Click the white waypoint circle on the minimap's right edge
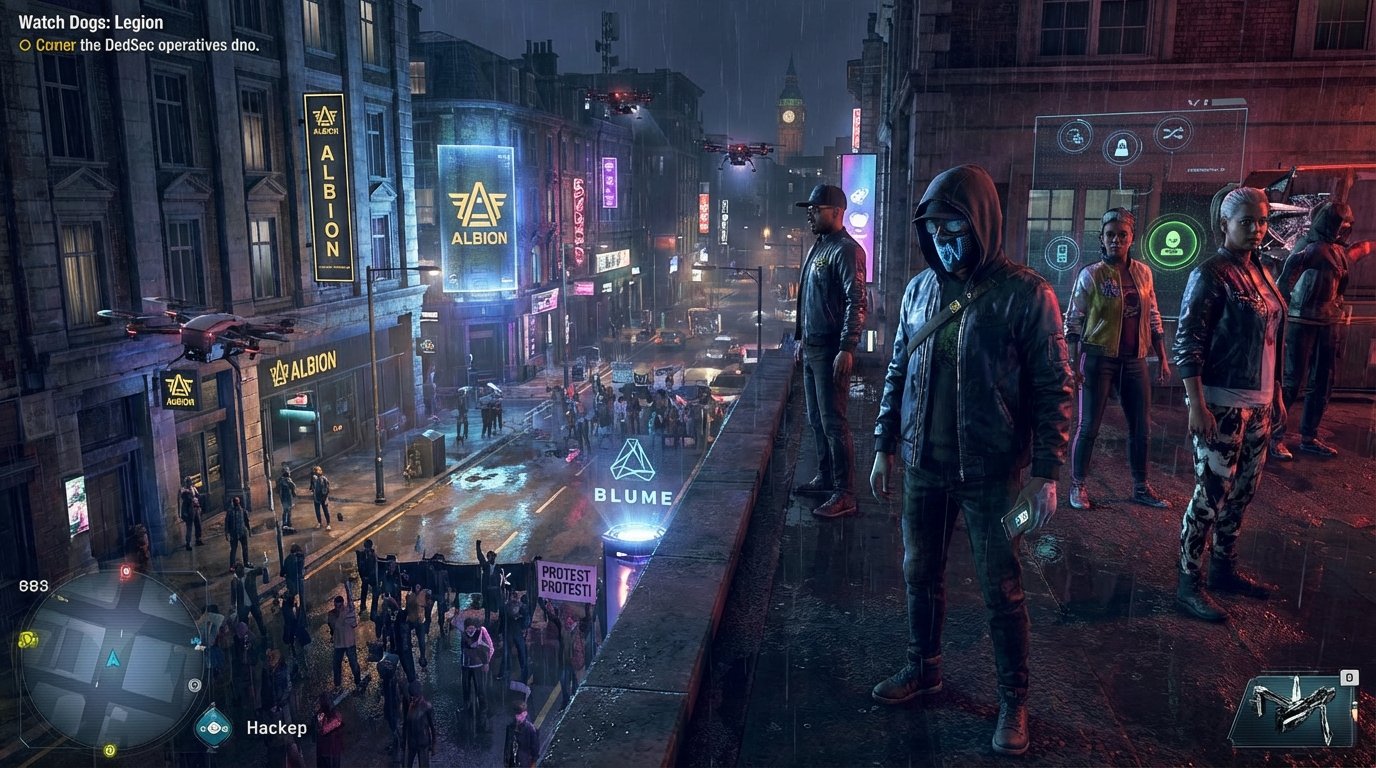This screenshot has width=1376, height=768. click(194, 685)
